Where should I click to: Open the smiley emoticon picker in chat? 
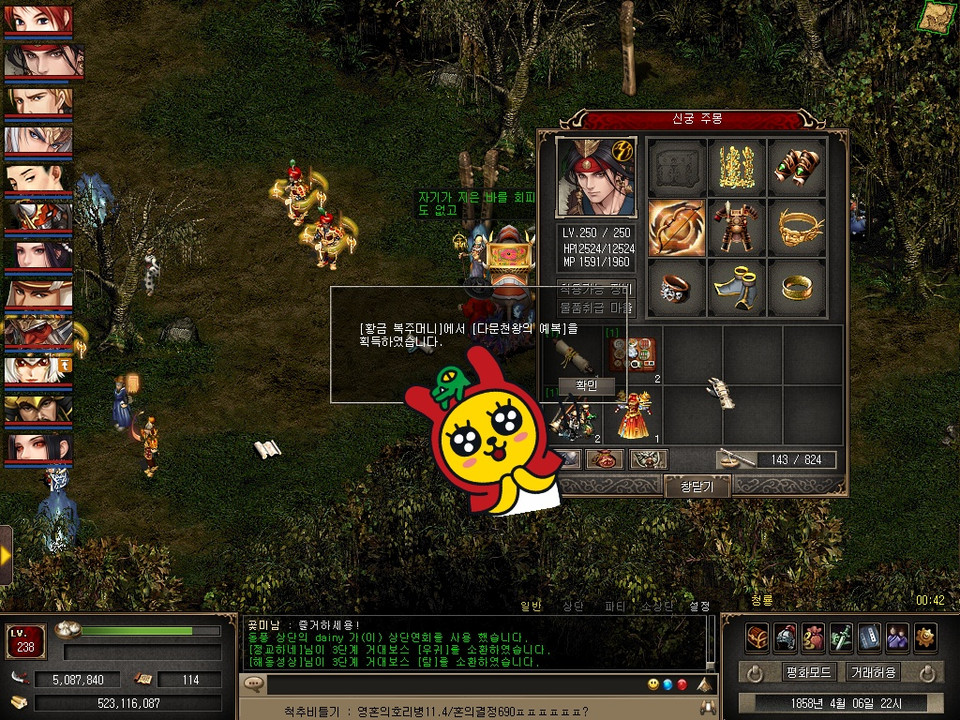[653, 684]
